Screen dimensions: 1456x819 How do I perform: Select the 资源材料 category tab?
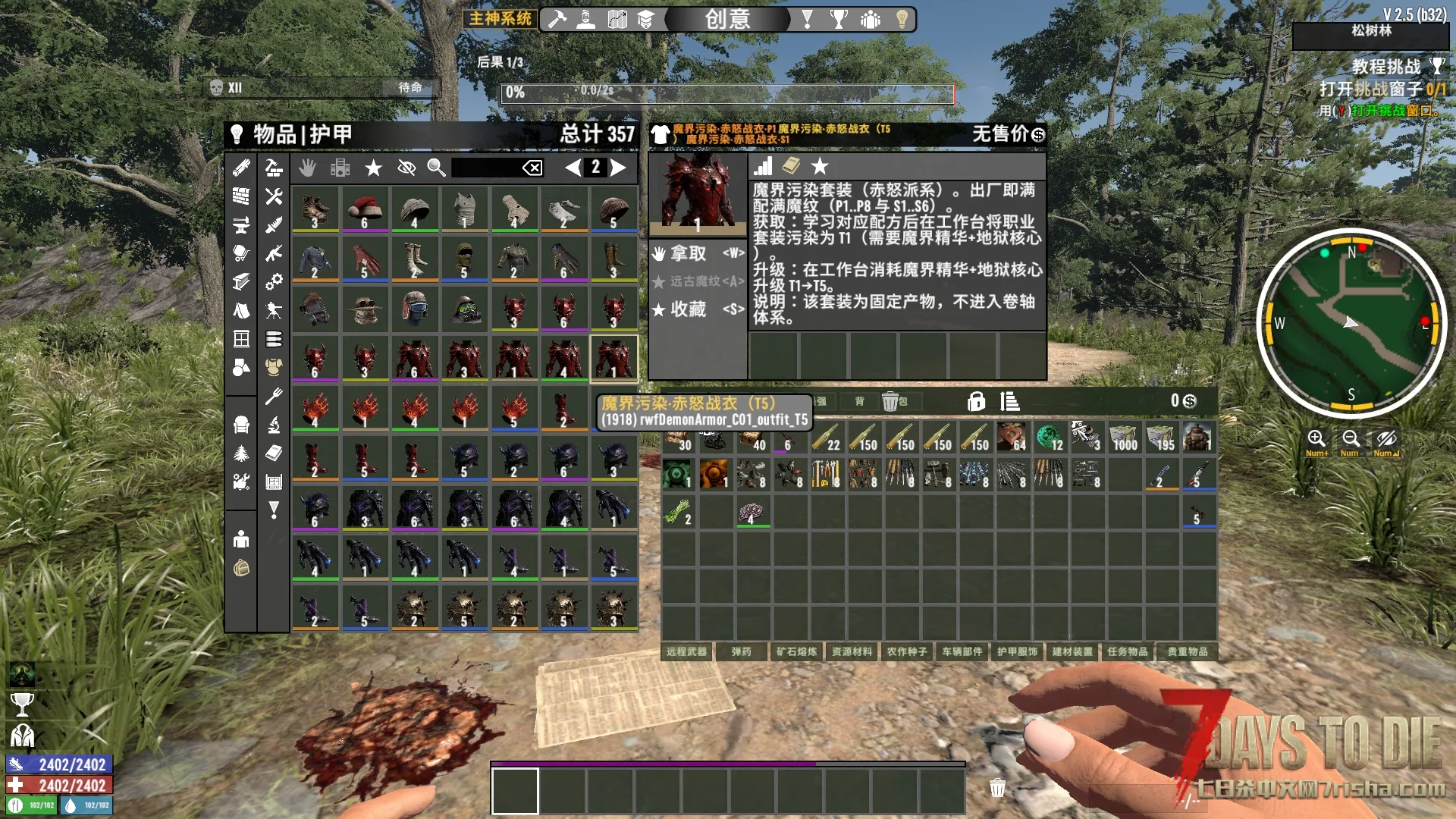[x=852, y=651]
